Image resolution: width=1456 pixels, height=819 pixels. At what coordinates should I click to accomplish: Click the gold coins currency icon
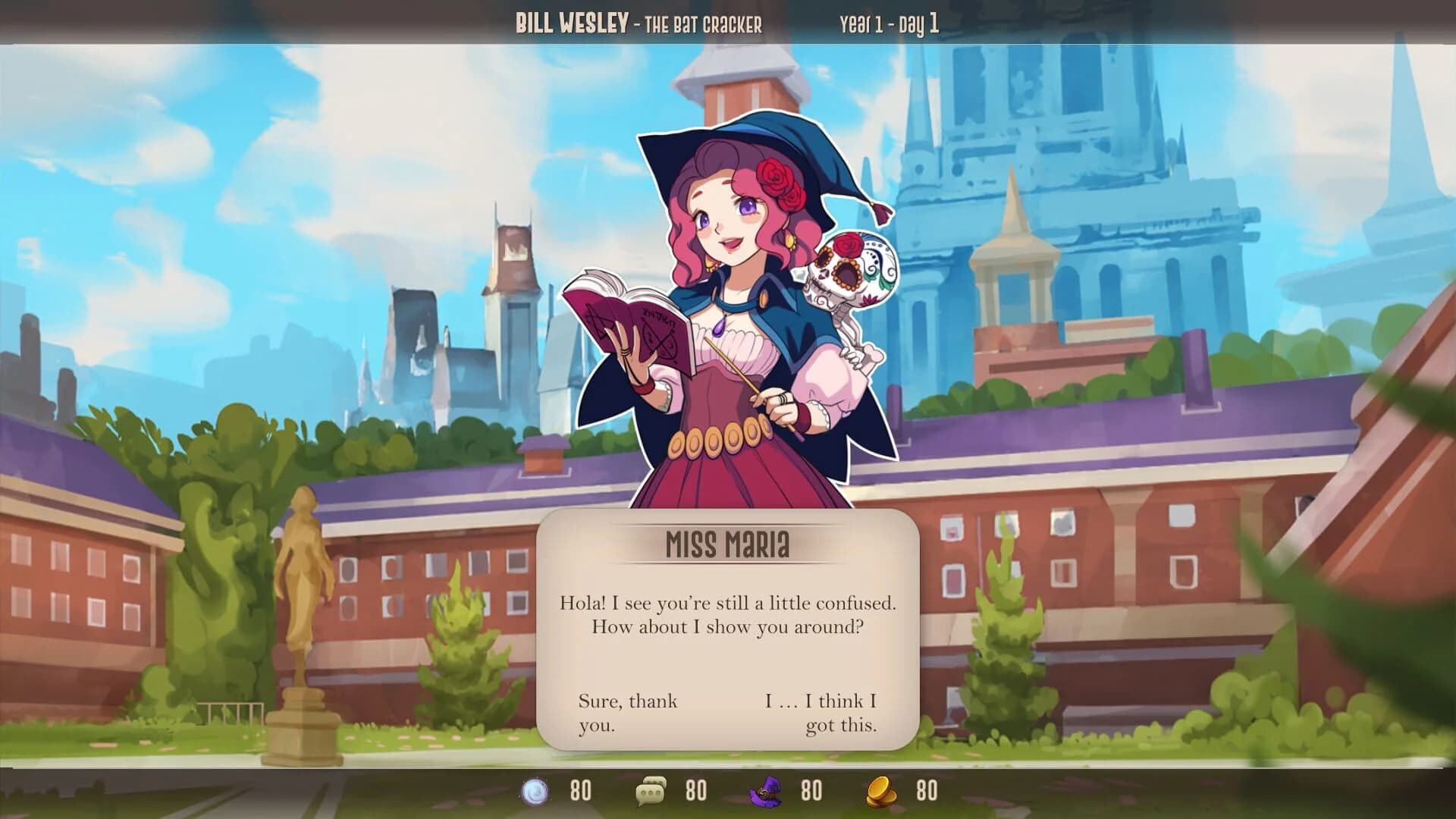pyautogui.click(x=878, y=793)
